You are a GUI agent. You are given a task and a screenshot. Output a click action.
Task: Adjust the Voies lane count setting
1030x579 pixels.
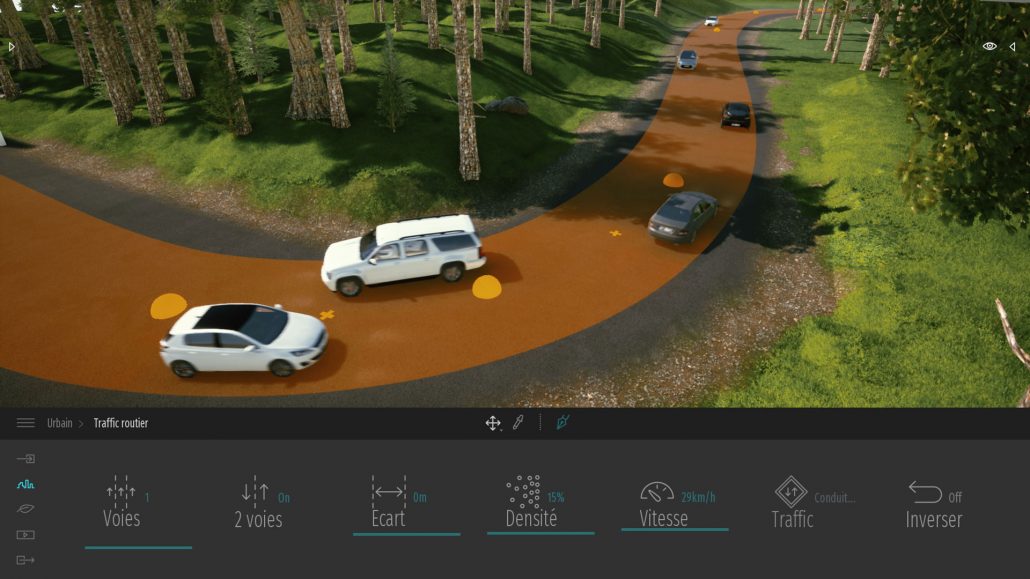pyautogui.click(x=122, y=504)
